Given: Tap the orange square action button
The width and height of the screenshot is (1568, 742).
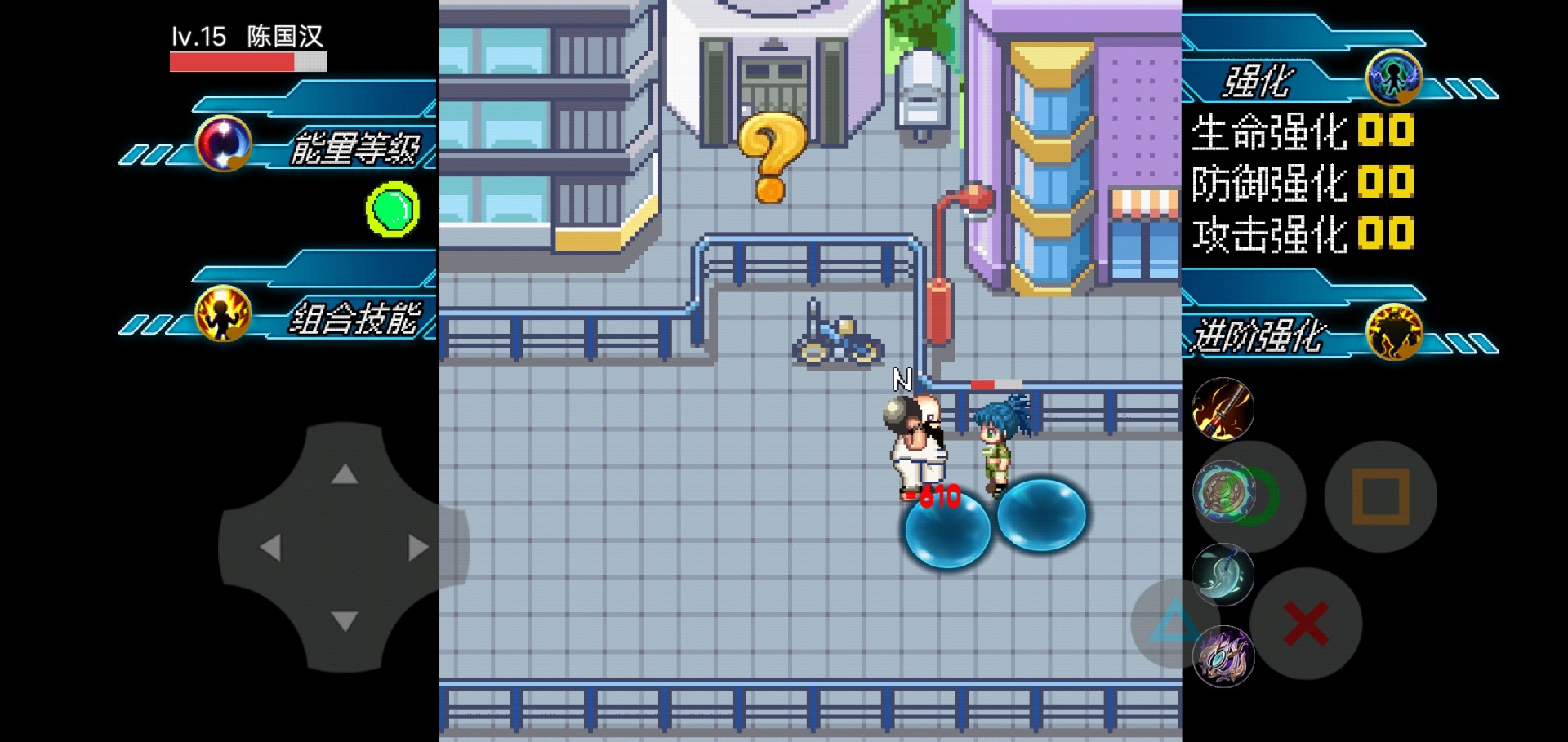Looking at the screenshot, I should pos(1380,496).
